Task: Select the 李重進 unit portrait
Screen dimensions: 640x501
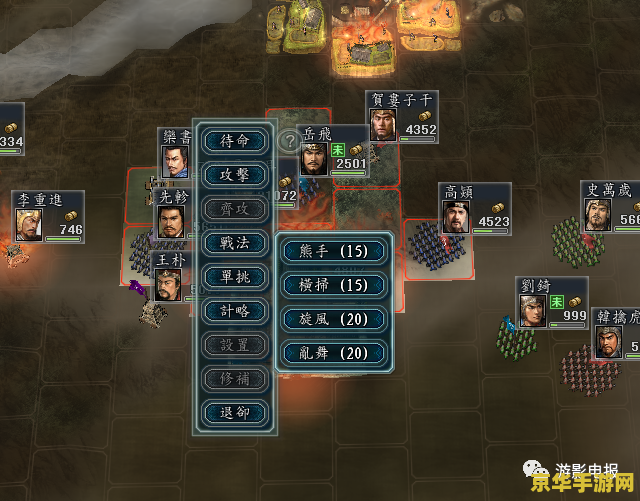Action: (x=29, y=223)
